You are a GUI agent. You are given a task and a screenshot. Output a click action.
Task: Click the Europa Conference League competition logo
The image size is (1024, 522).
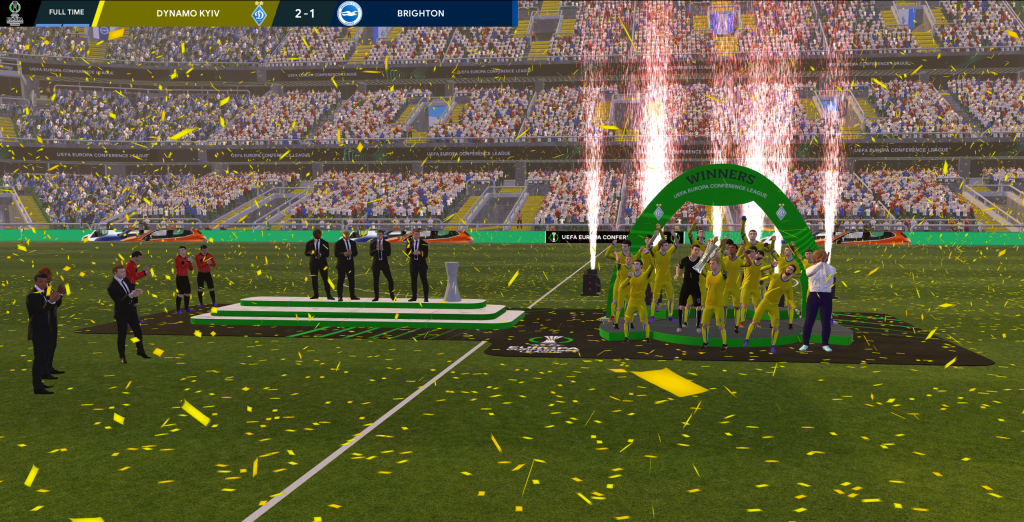[x=14, y=13]
